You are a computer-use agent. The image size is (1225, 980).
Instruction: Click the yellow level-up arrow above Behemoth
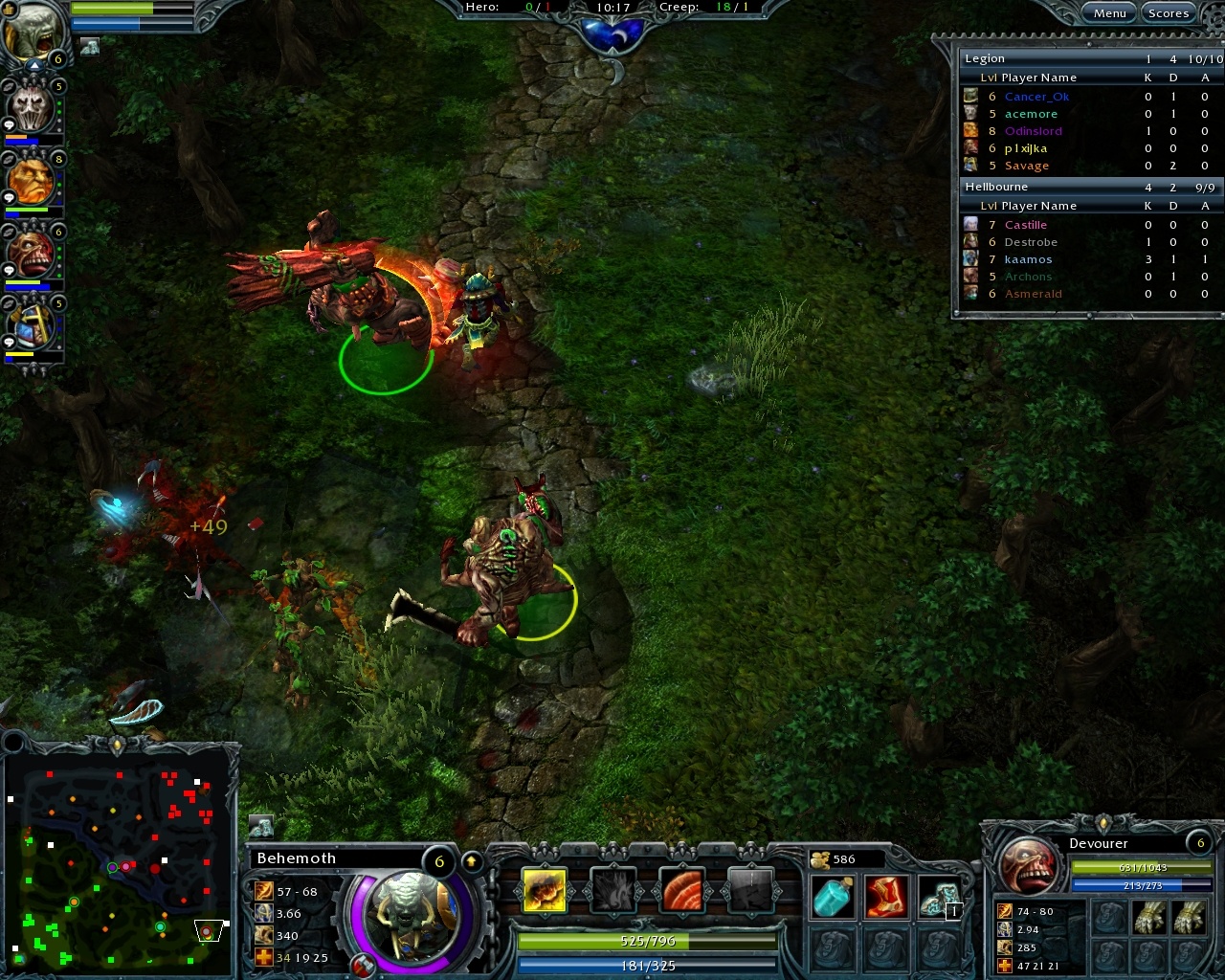[471, 859]
